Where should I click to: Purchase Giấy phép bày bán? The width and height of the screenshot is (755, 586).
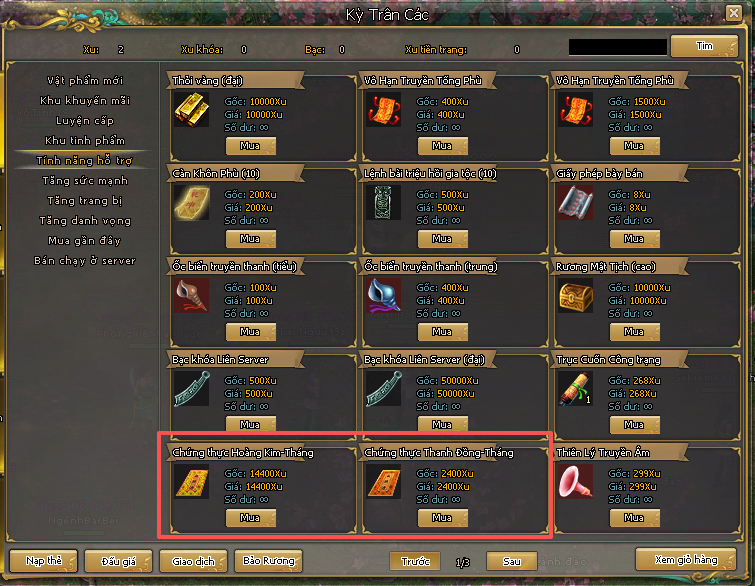pyautogui.click(x=634, y=239)
